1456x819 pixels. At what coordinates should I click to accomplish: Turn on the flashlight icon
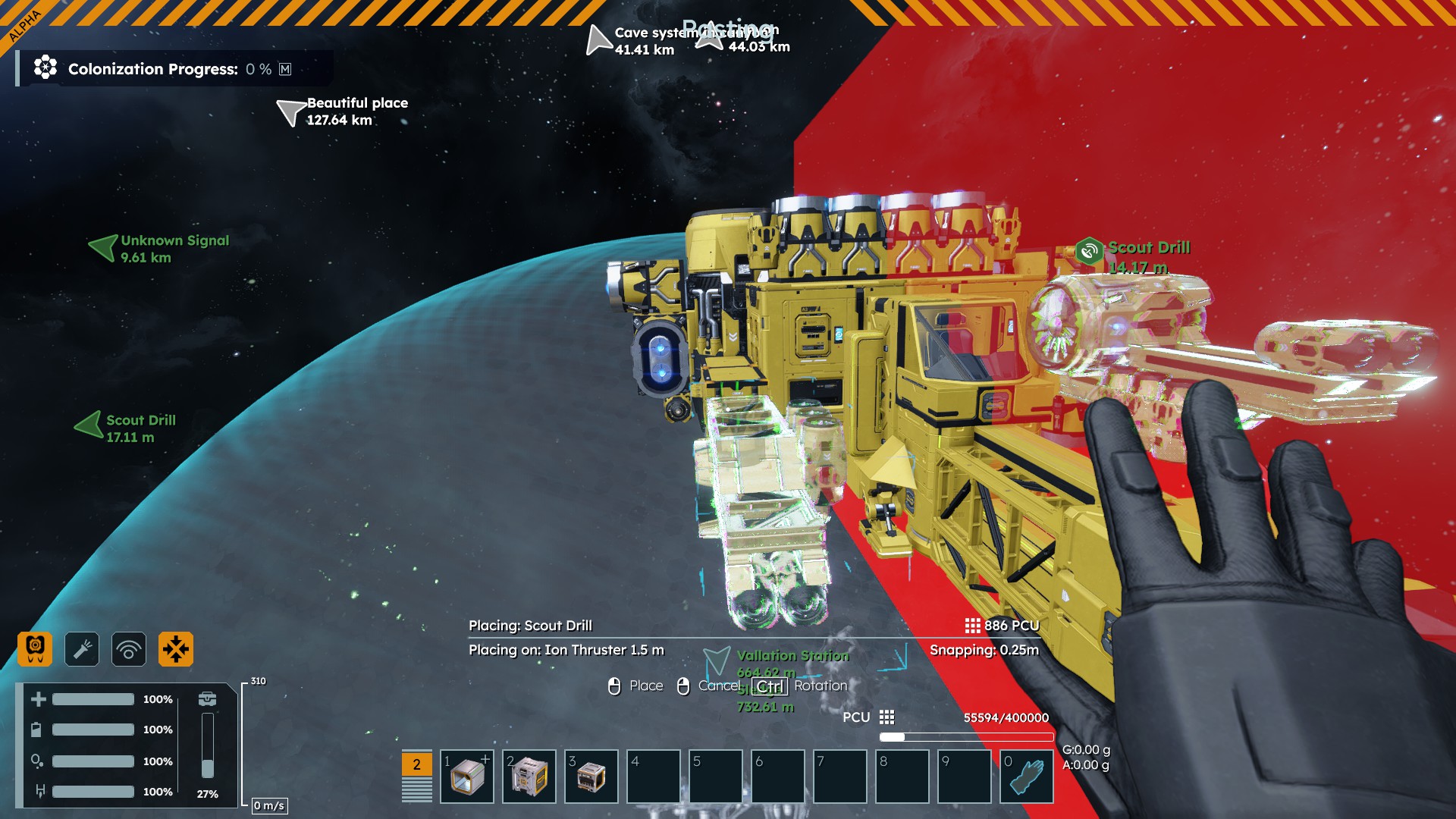pyautogui.click(x=82, y=649)
